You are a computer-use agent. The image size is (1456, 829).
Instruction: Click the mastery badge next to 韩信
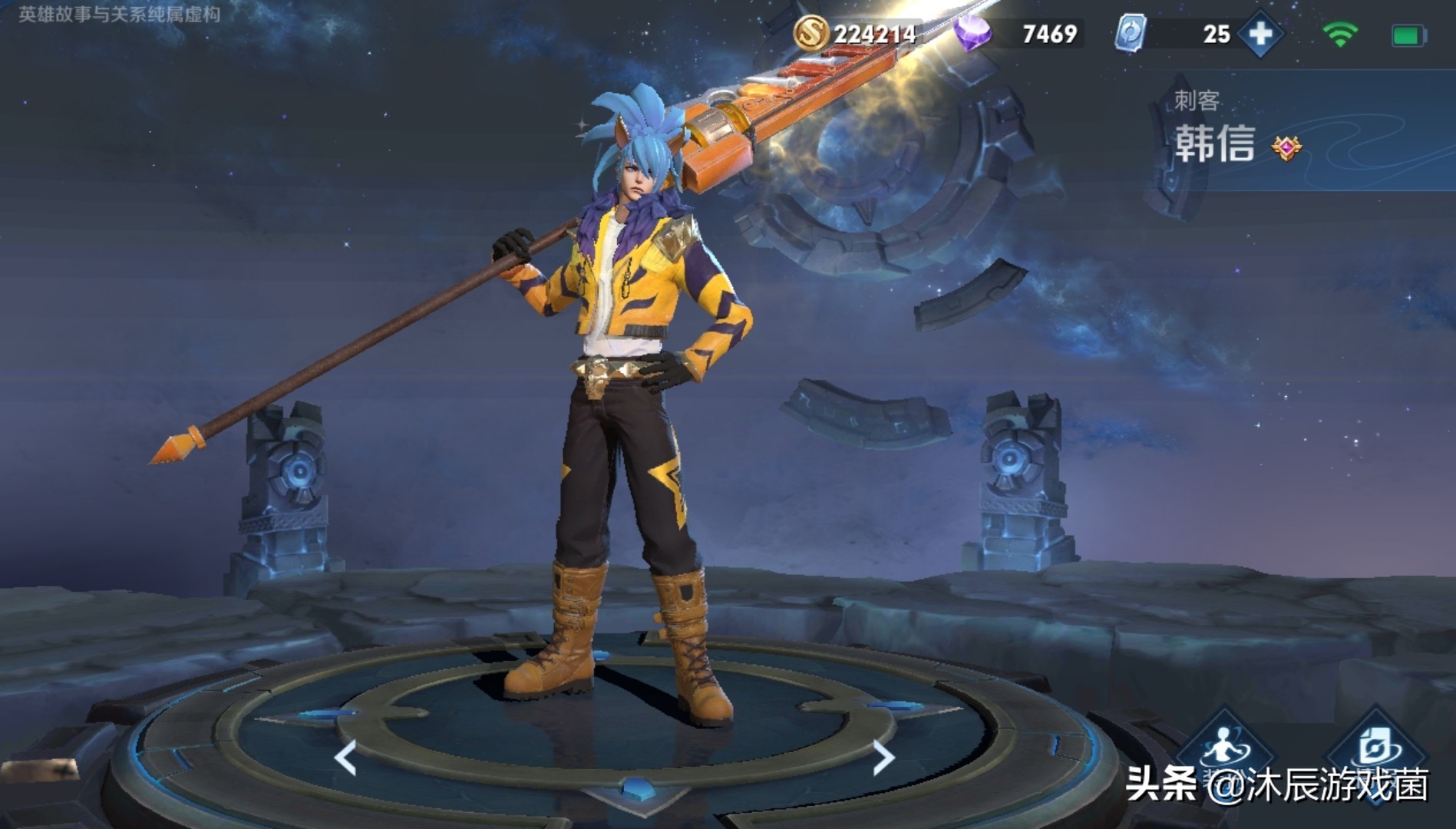[x=1286, y=147]
